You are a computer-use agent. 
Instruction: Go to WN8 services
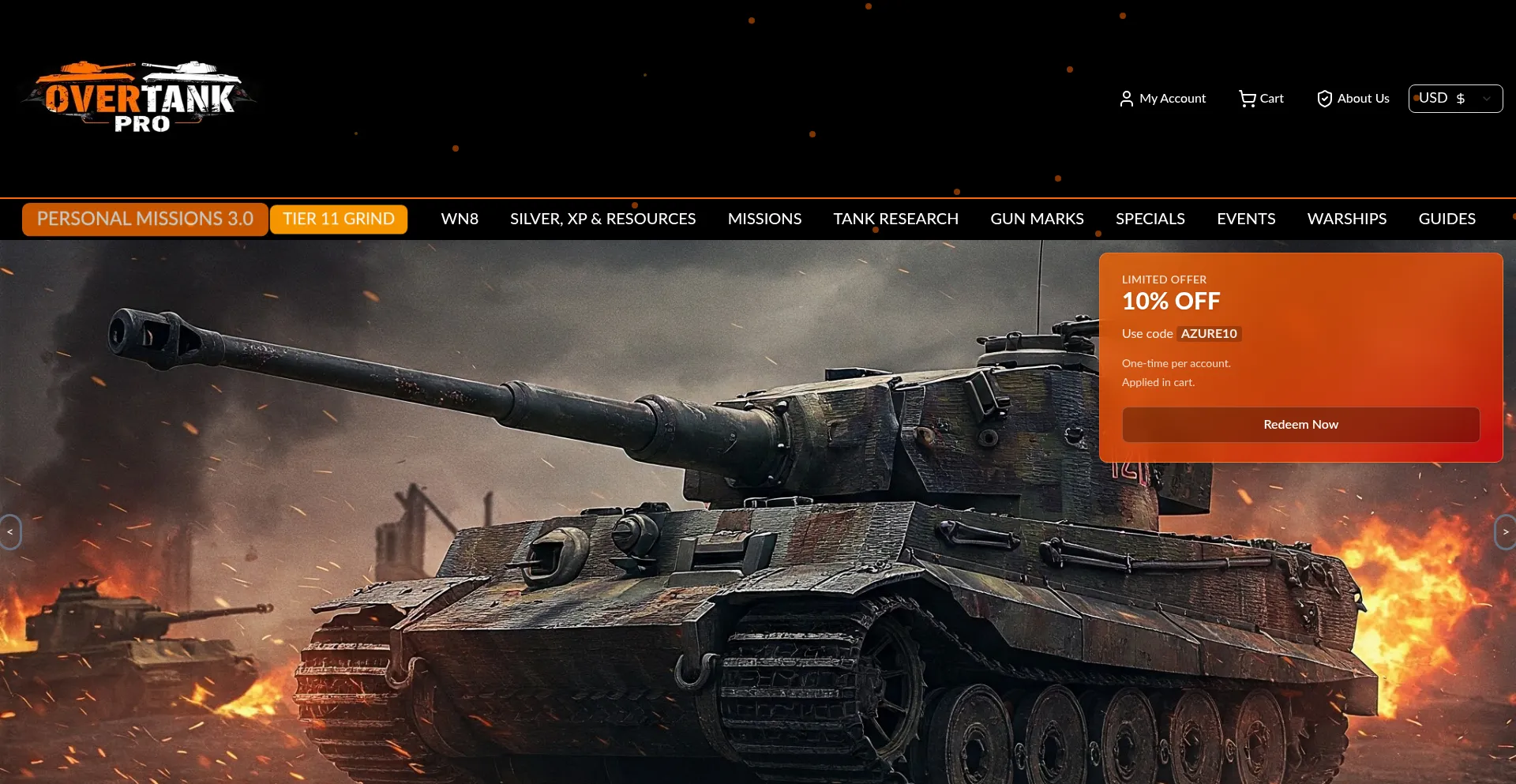click(x=460, y=219)
